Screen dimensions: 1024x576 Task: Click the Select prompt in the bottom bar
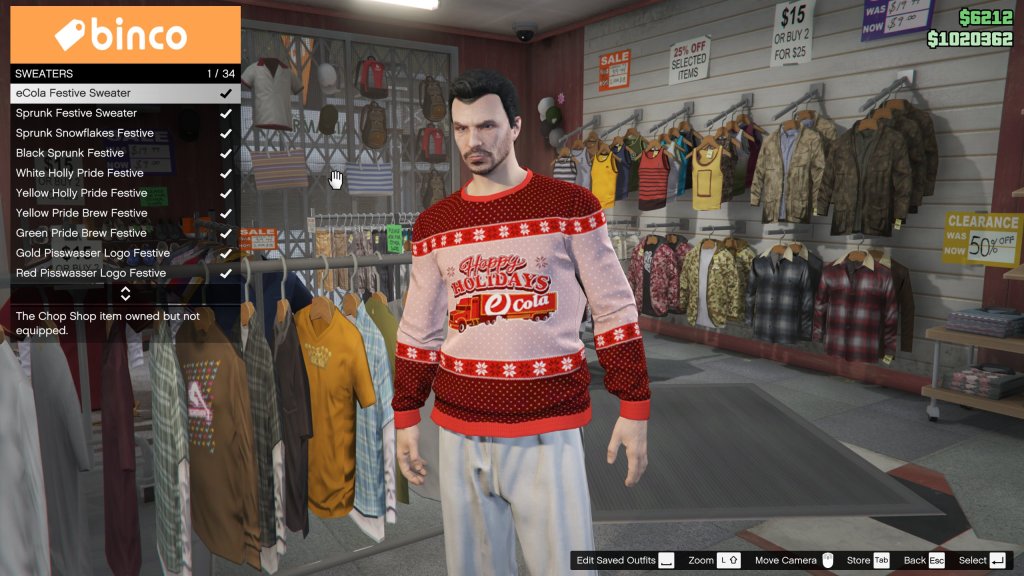pos(981,561)
